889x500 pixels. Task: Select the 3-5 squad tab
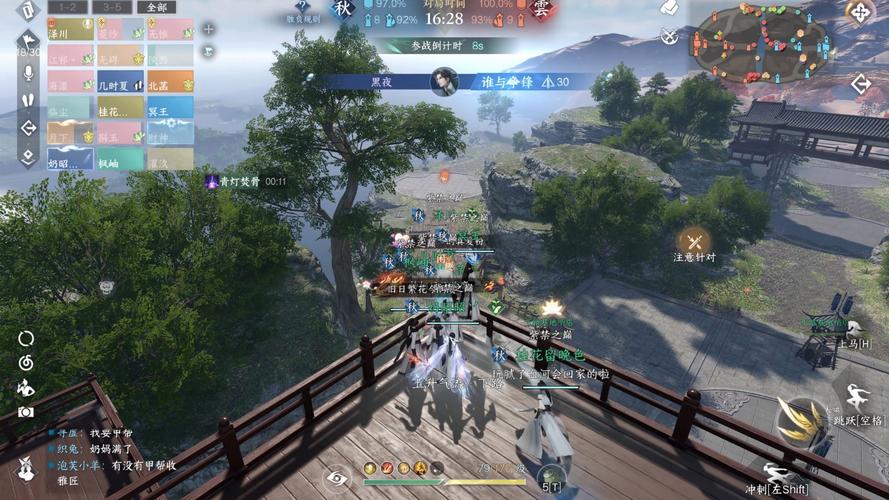click(x=111, y=7)
